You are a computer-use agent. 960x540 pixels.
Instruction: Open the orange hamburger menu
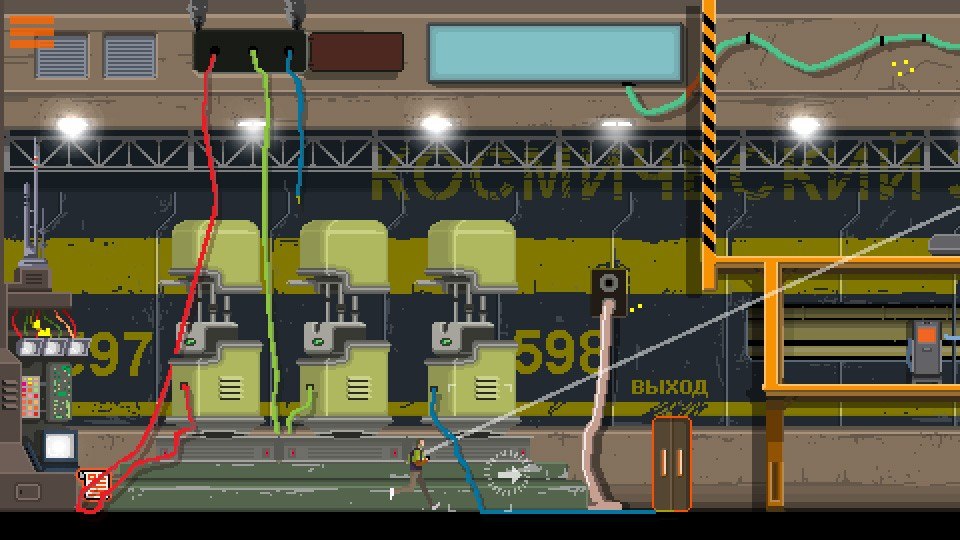(32, 31)
